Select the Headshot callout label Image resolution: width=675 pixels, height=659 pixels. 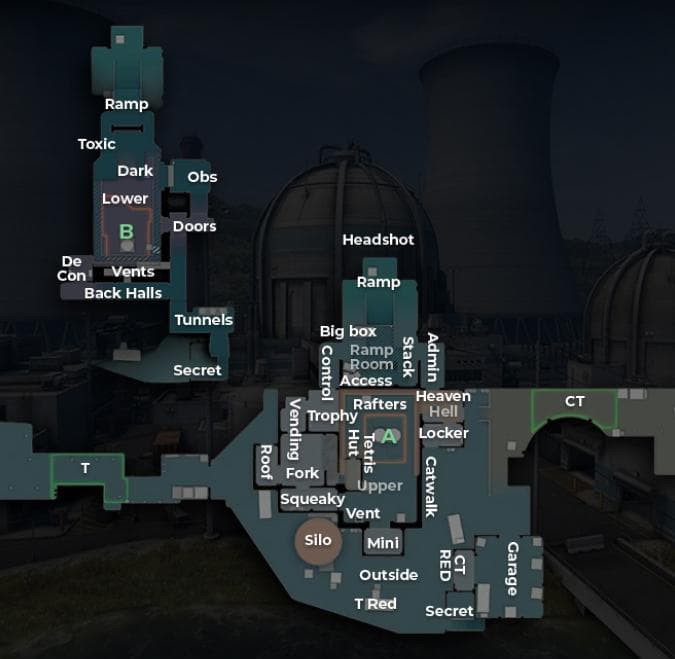coord(378,240)
